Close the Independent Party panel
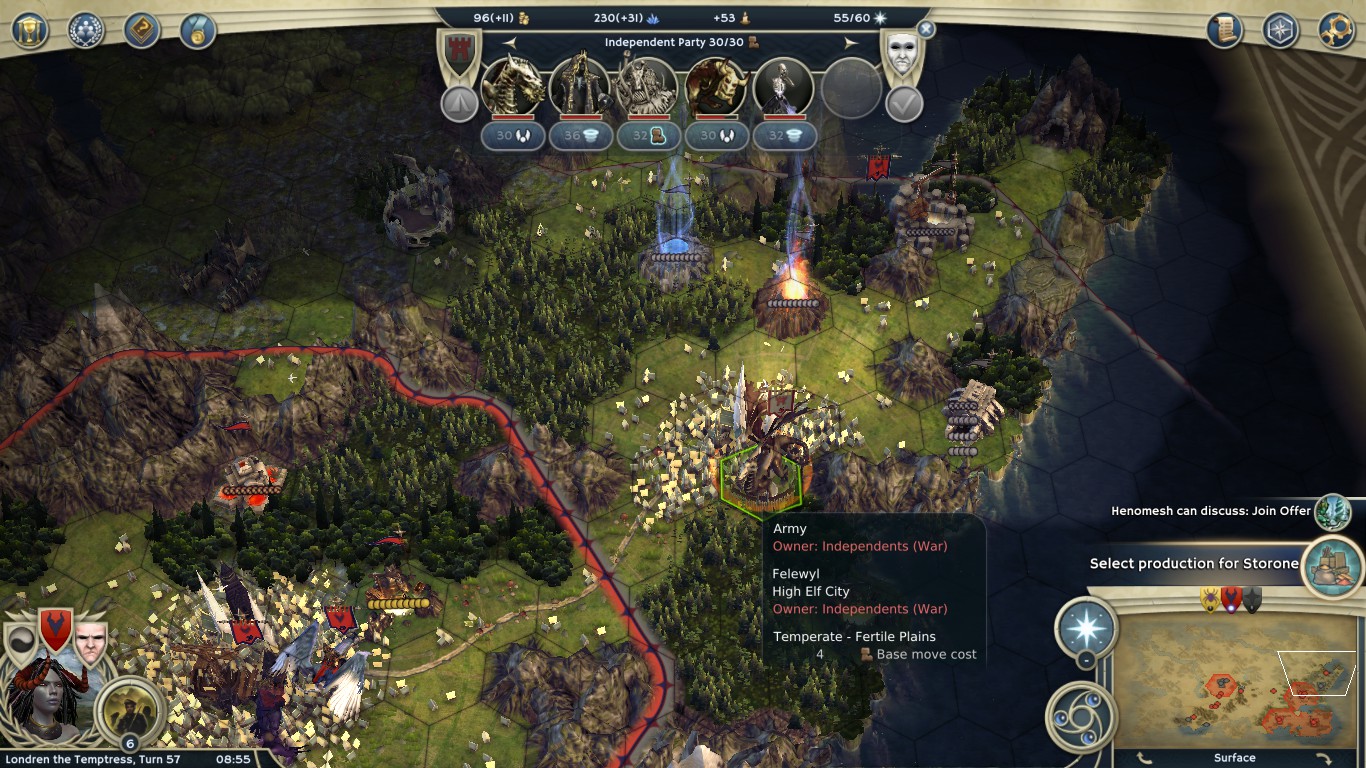This screenshot has height=768, width=1366. coord(926,30)
